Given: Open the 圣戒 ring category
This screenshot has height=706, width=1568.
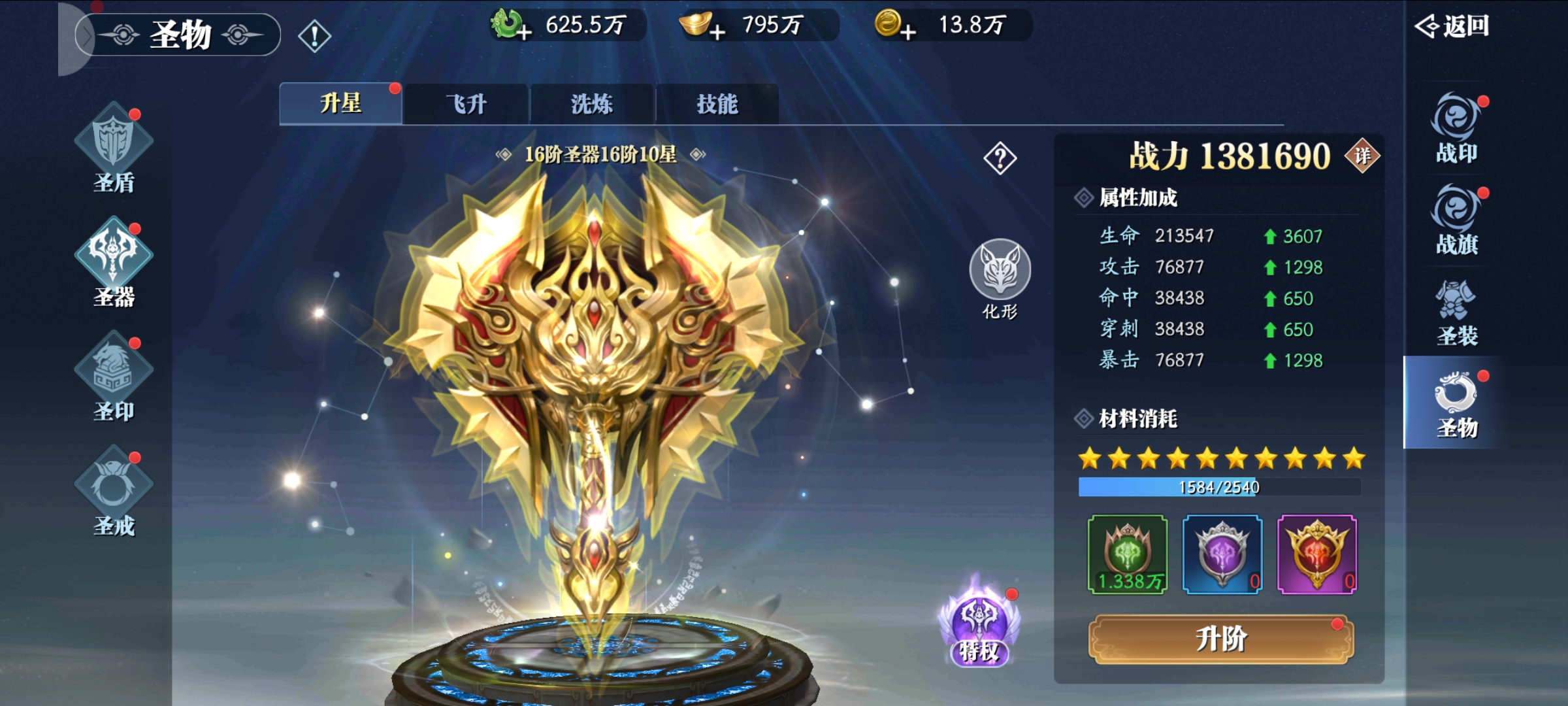Looking at the screenshot, I should pyautogui.click(x=114, y=492).
